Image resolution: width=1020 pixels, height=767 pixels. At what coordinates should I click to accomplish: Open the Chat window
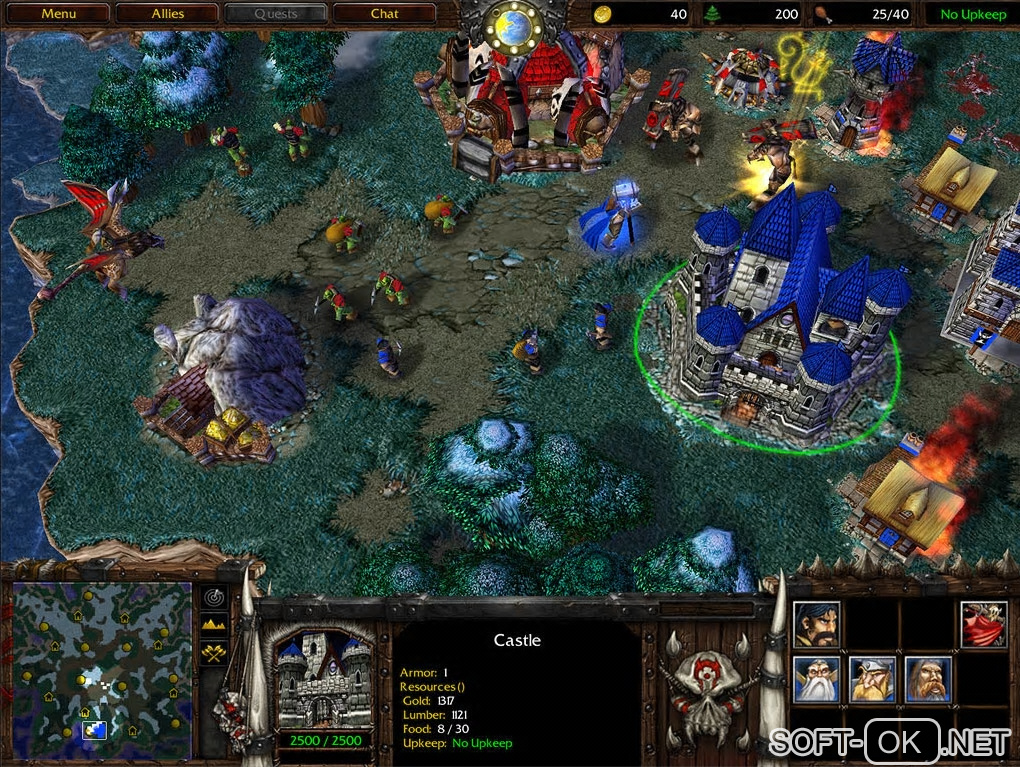(x=384, y=14)
